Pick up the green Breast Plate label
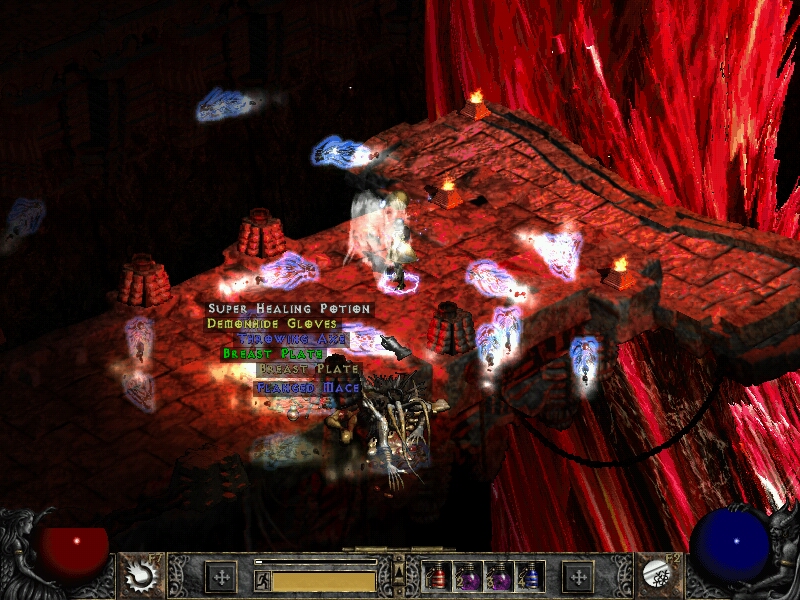This screenshot has width=800, height=600. [x=273, y=354]
